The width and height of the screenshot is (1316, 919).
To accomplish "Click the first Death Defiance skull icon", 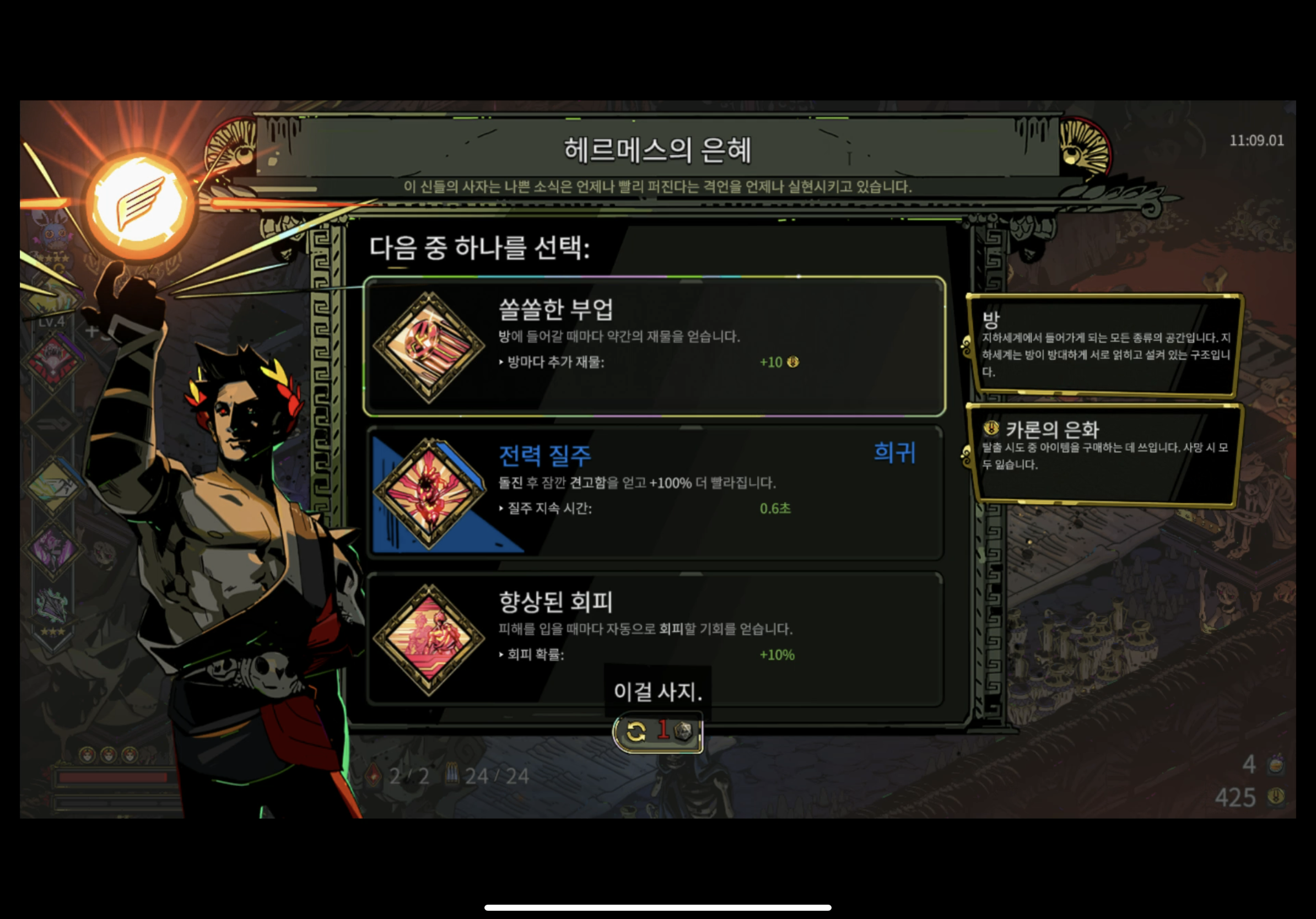I will (87, 755).
